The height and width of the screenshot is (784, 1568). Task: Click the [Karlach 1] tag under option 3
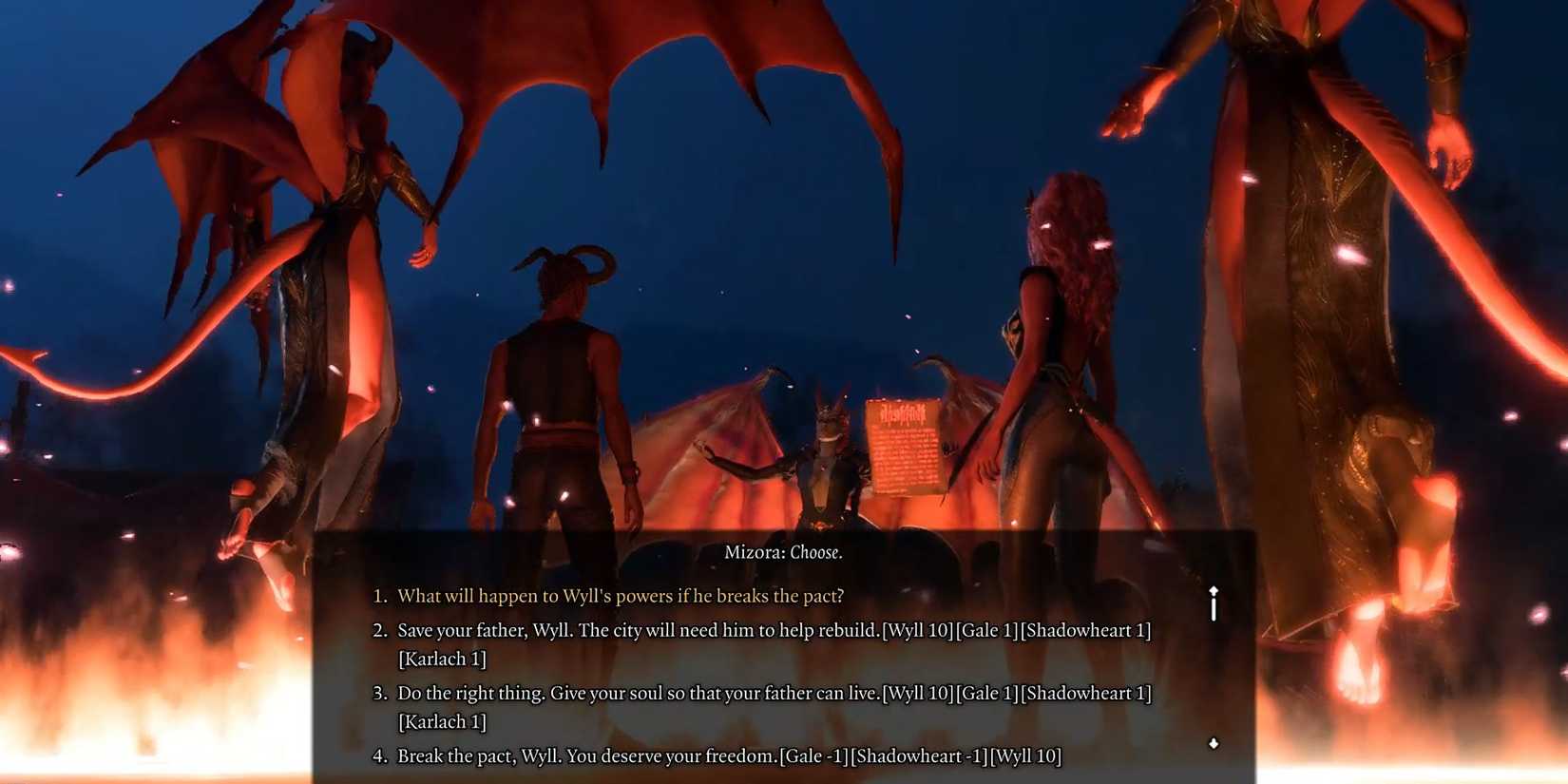[x=443, y=721]
